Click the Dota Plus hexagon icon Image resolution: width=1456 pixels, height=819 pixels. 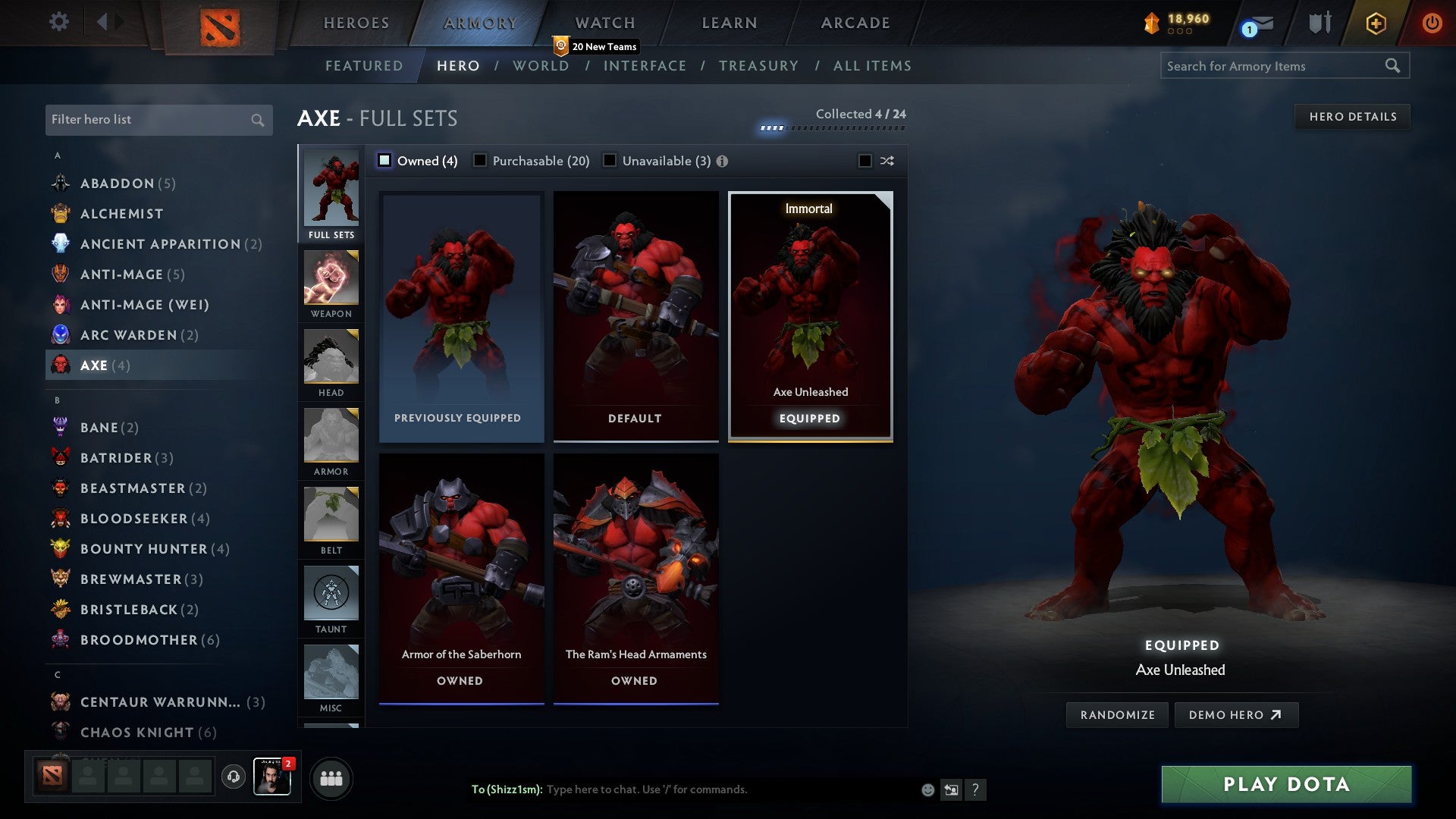[1375, 23]
